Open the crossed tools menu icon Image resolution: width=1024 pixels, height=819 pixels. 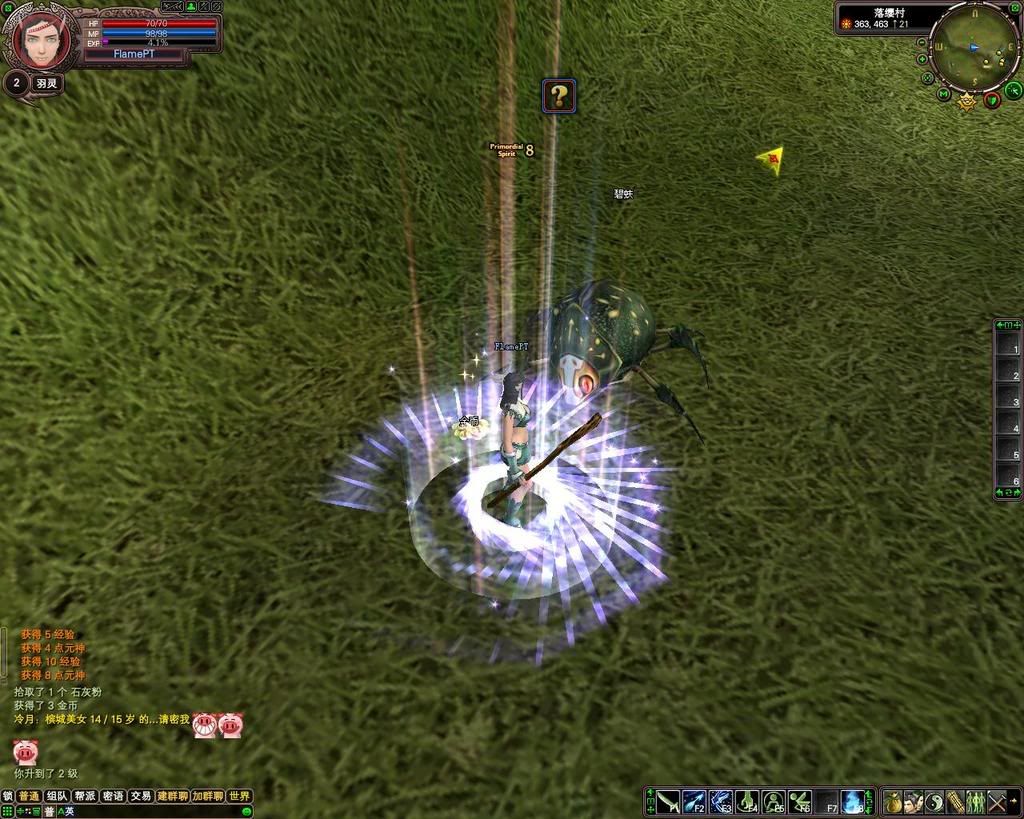tap(997, 801)
